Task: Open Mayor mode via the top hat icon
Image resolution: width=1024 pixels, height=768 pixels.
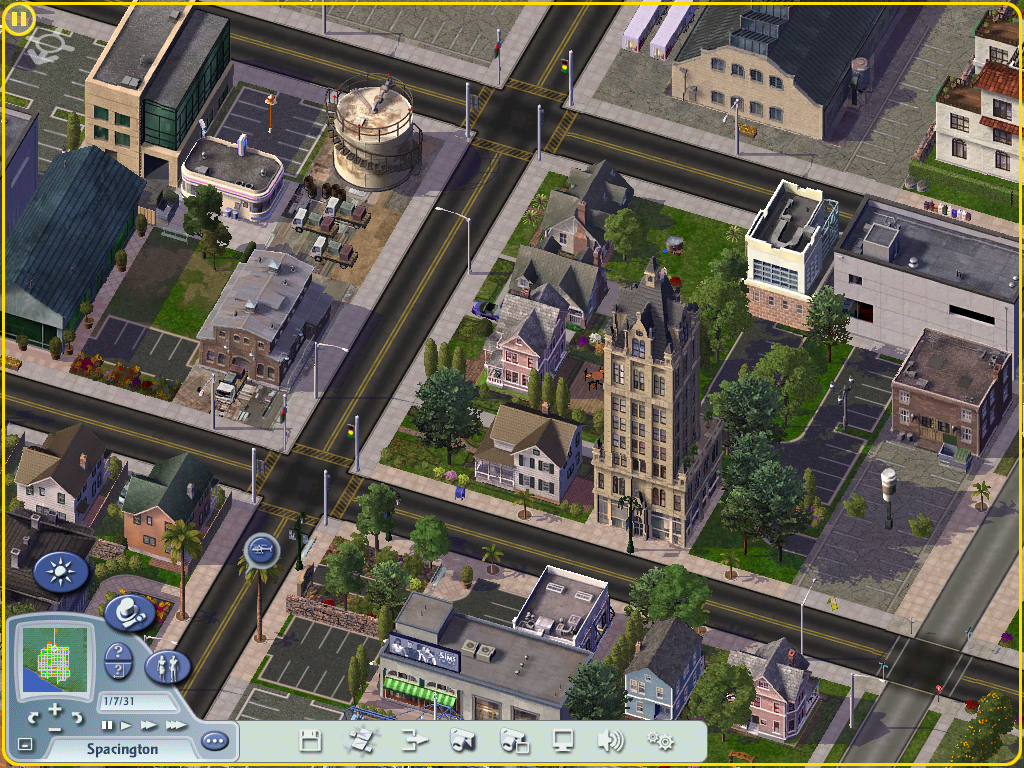Action: pyautogui.click(x=129, y=612)
